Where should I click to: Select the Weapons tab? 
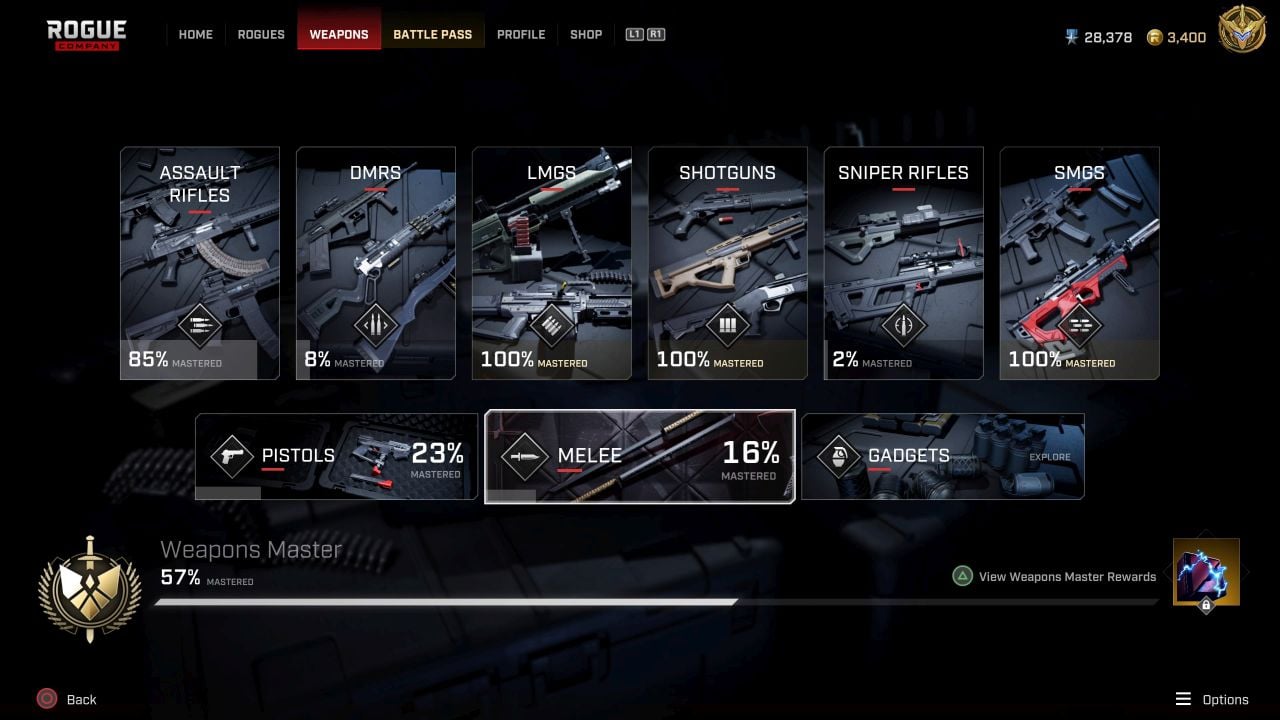(x=339, y=34)
